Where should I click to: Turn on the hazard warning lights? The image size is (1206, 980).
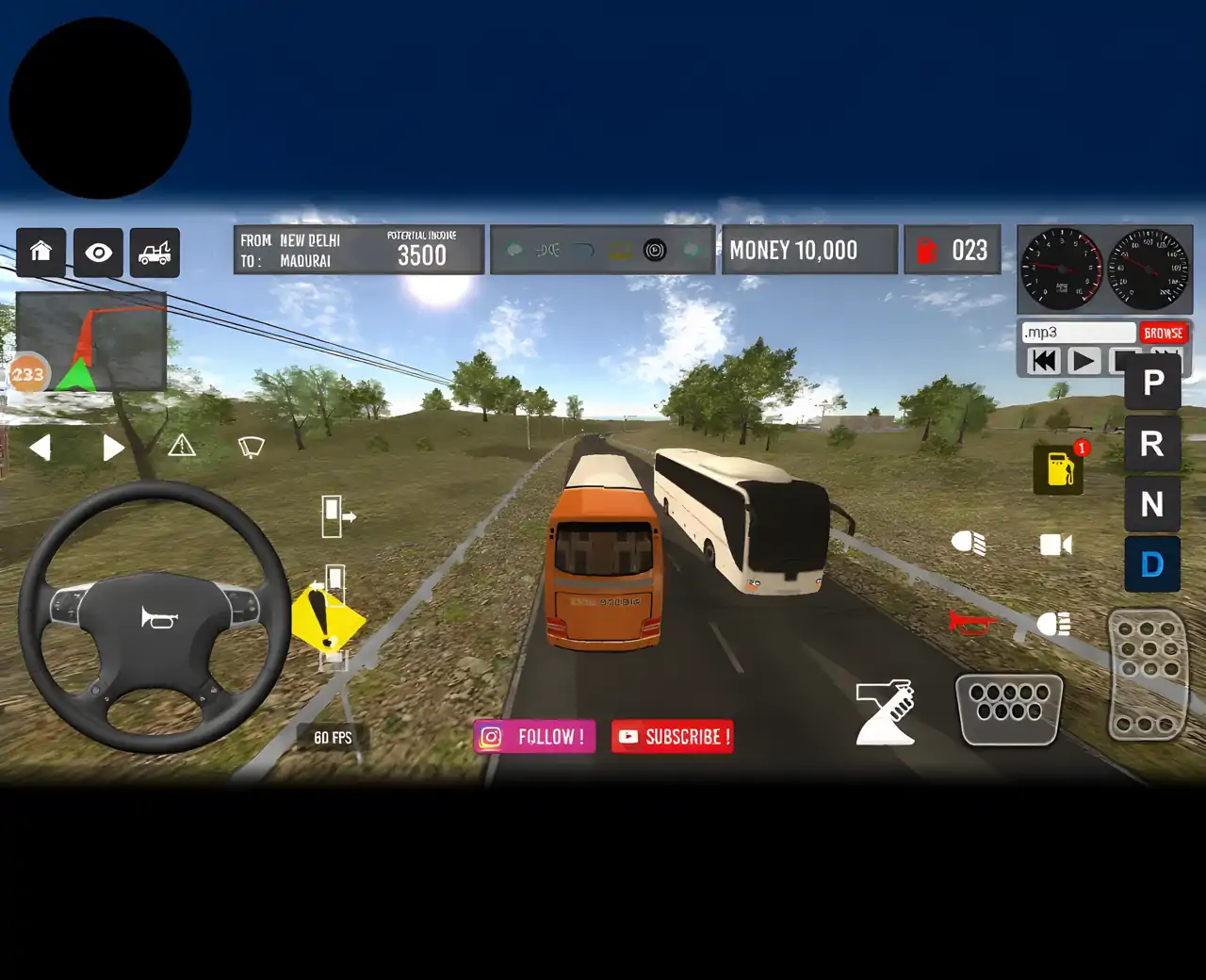182,446
